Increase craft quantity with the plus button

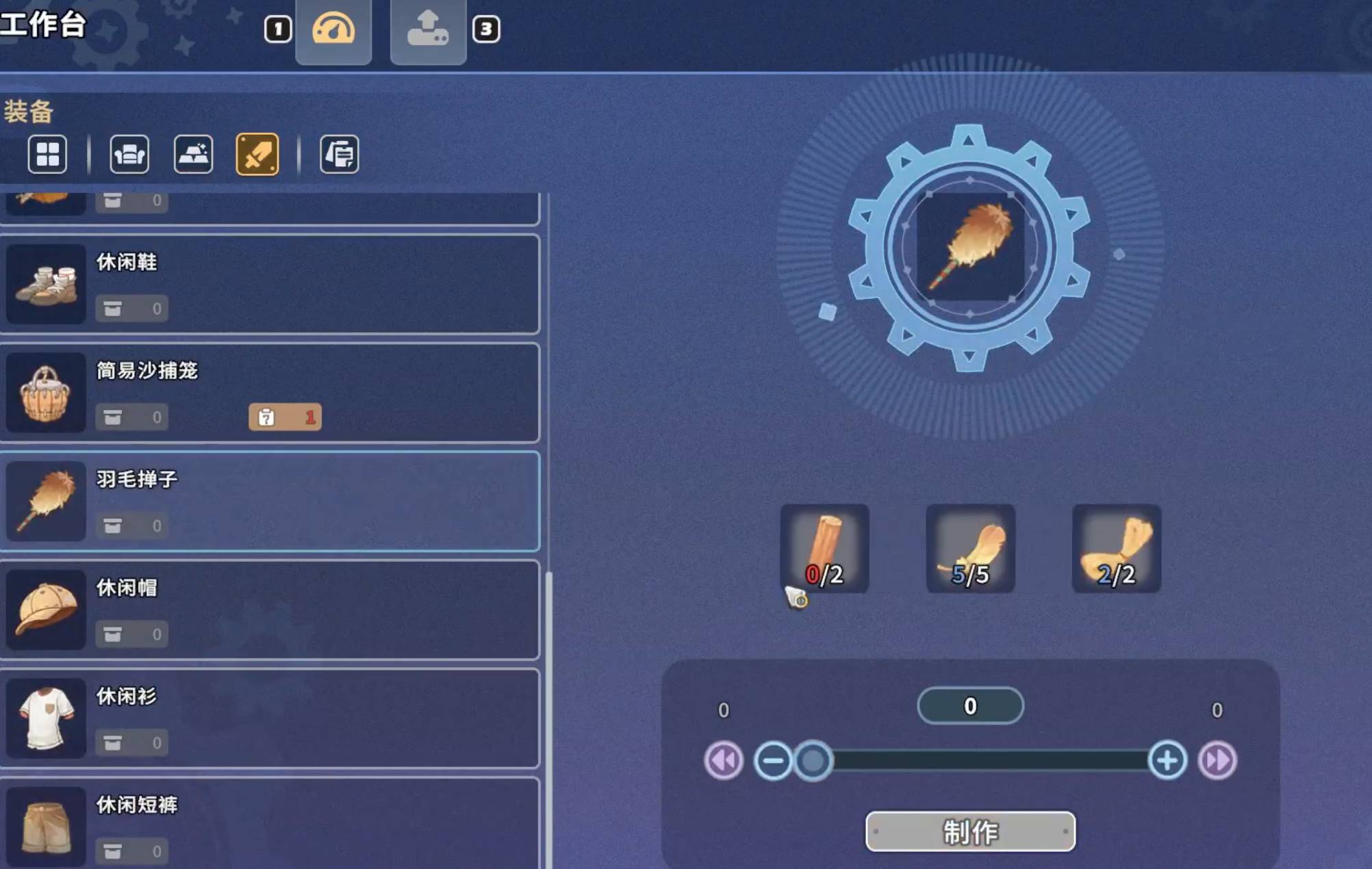point(1167,760)
